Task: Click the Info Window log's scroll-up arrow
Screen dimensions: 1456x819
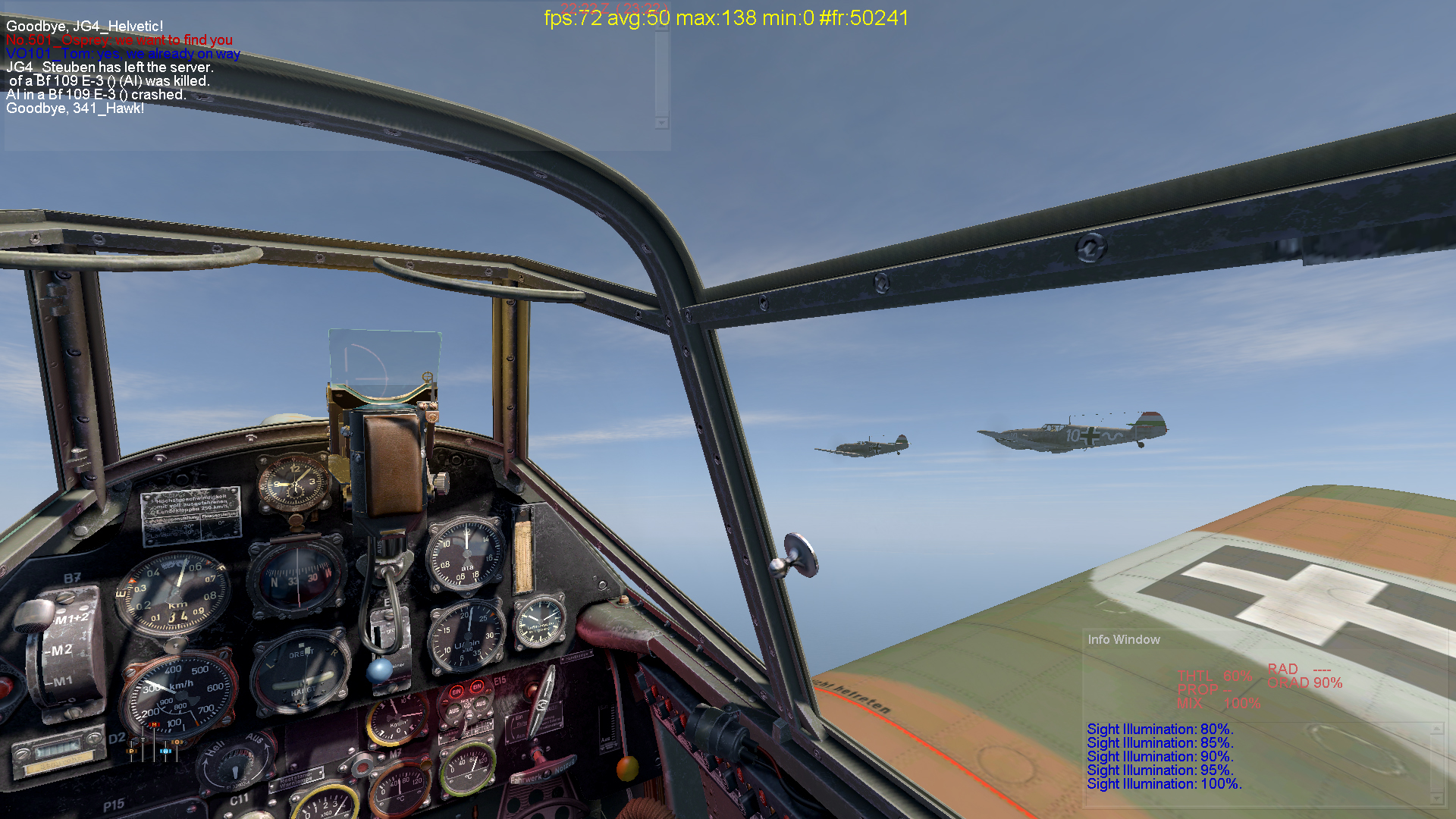Action: [x=1436, y=729]
